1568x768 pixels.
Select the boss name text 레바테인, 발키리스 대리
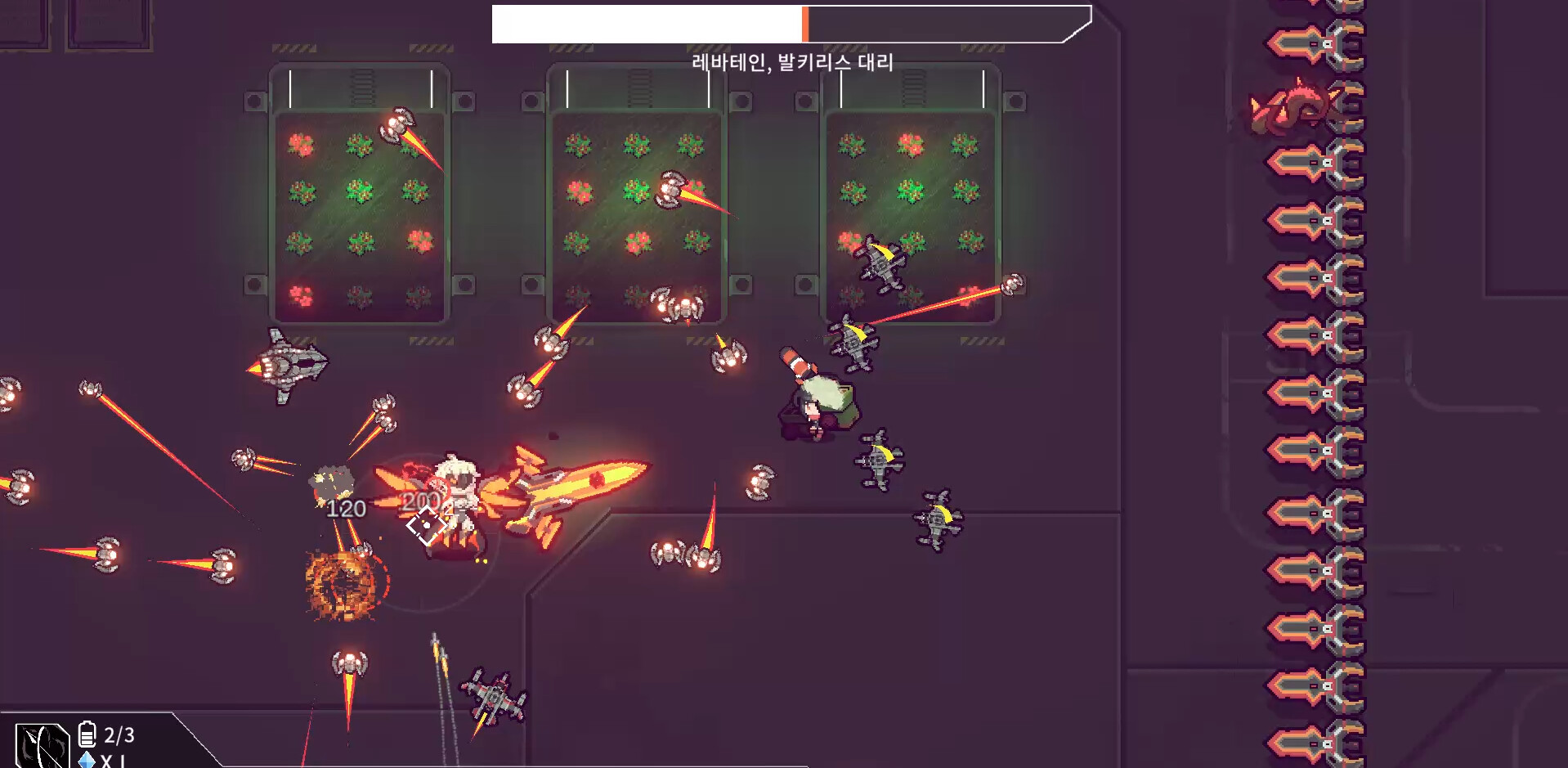coord(791,59)
